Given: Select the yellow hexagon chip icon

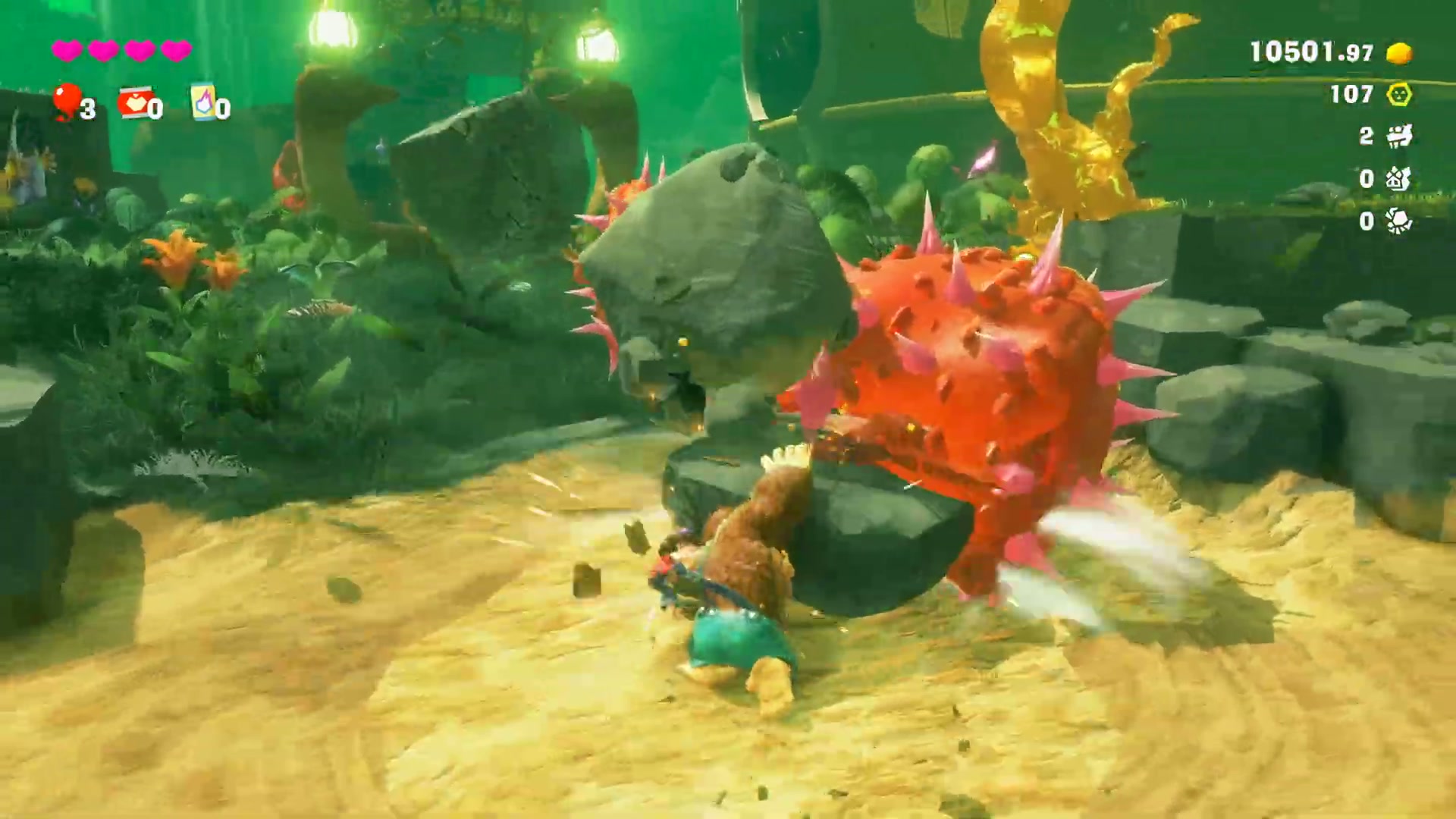Looking at the screenshot, I should (1399, 95).
